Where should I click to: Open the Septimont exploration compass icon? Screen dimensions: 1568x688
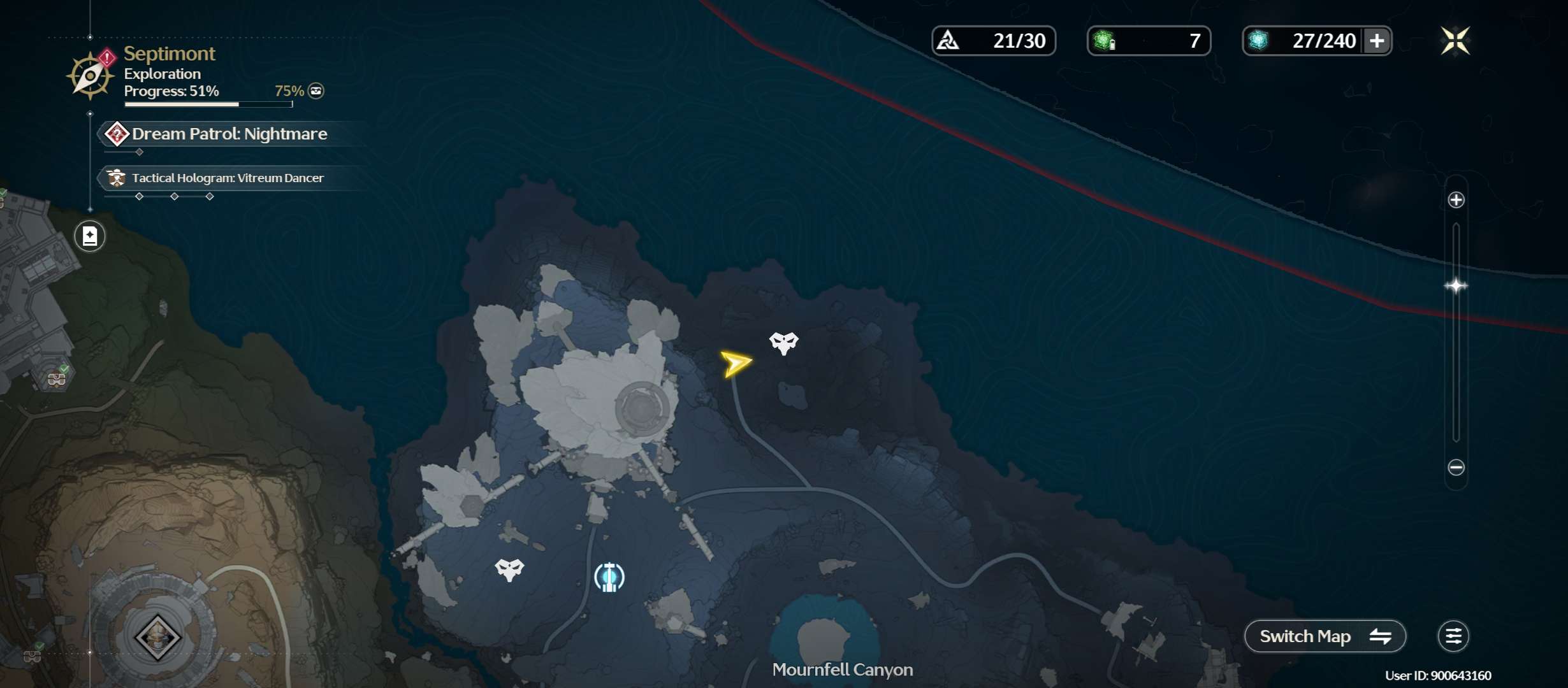tap(91, 76)
